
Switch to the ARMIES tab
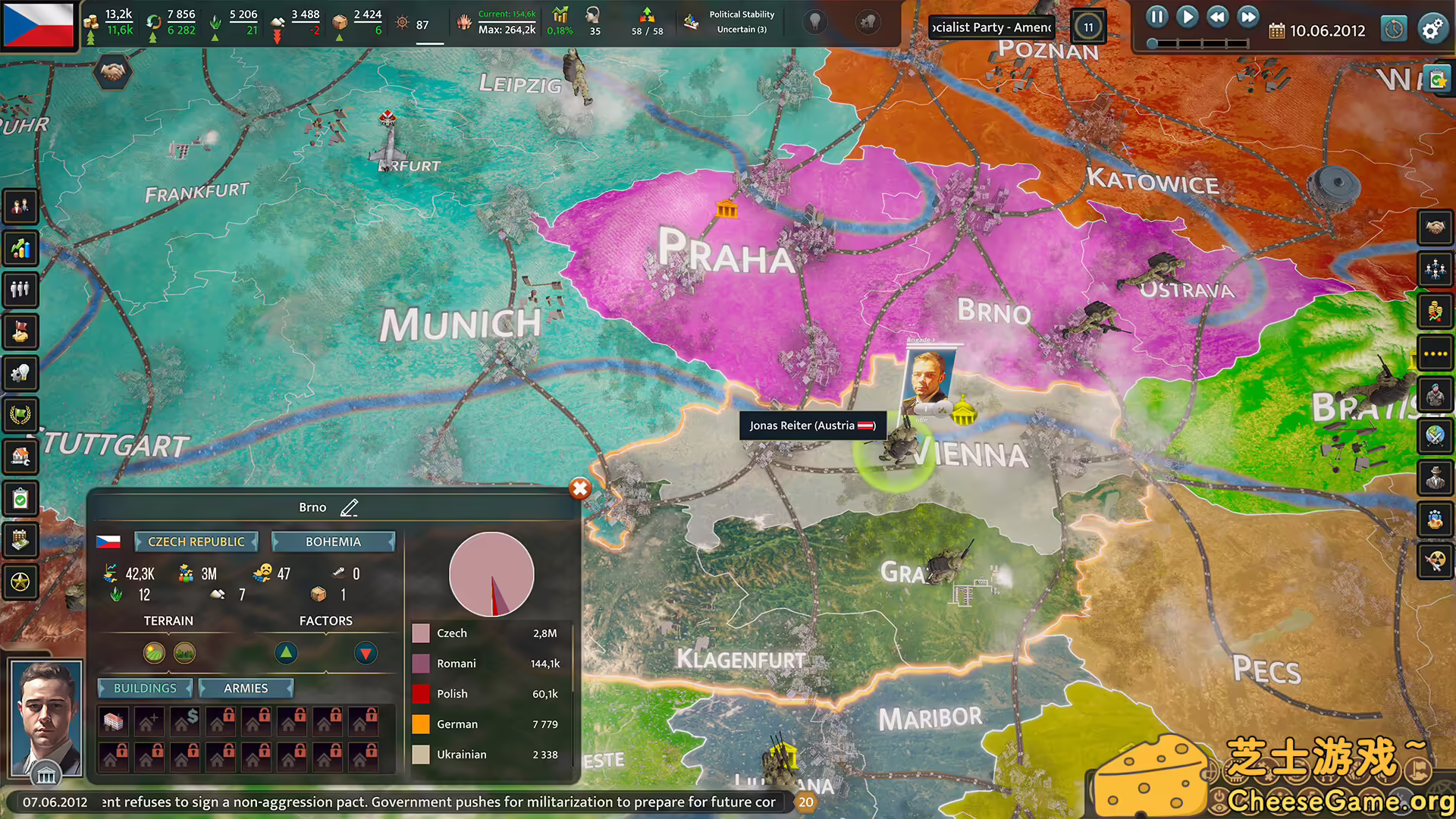point(246,688)
